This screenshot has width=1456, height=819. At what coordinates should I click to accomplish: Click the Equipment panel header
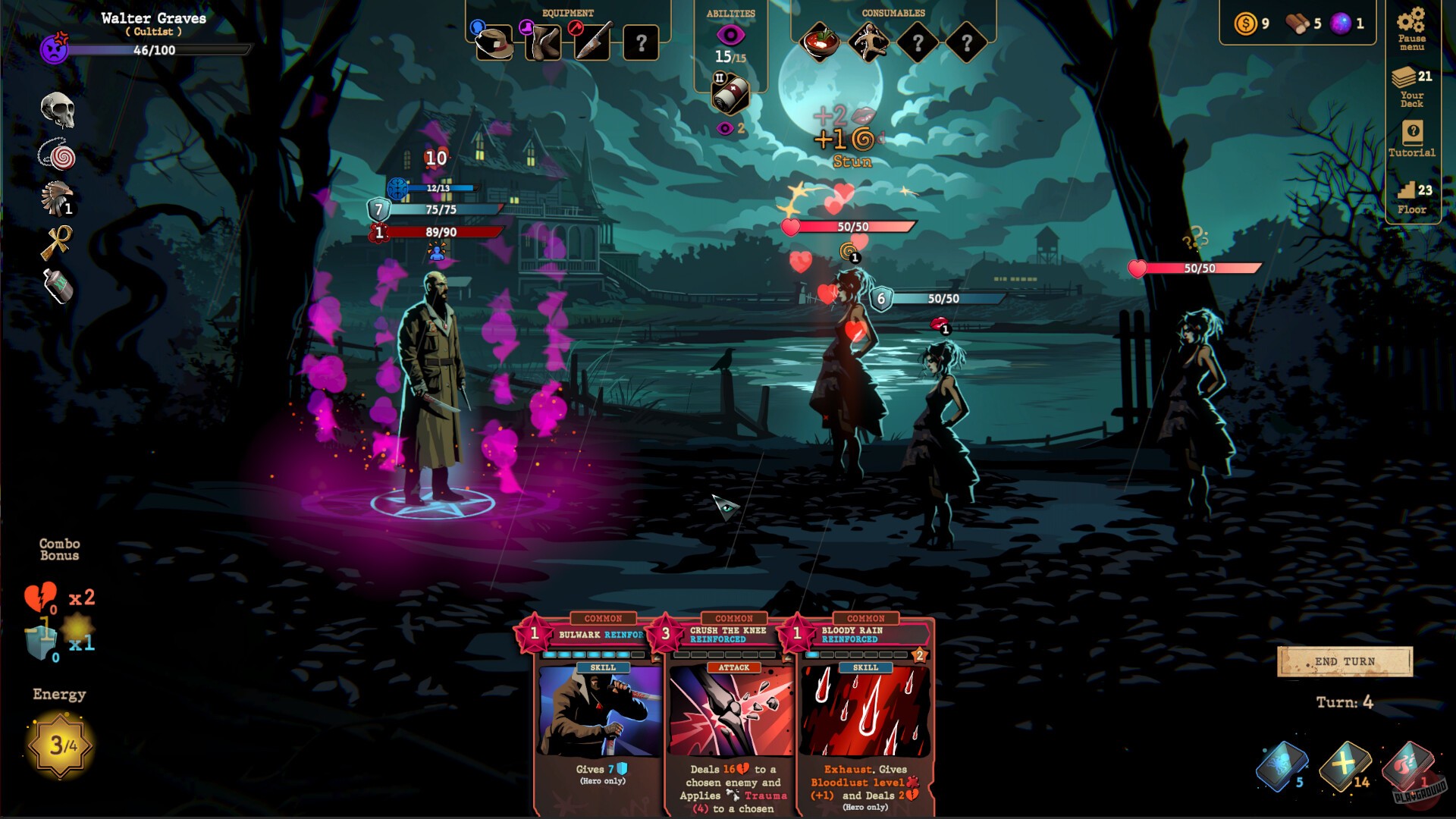pos(566,12)
